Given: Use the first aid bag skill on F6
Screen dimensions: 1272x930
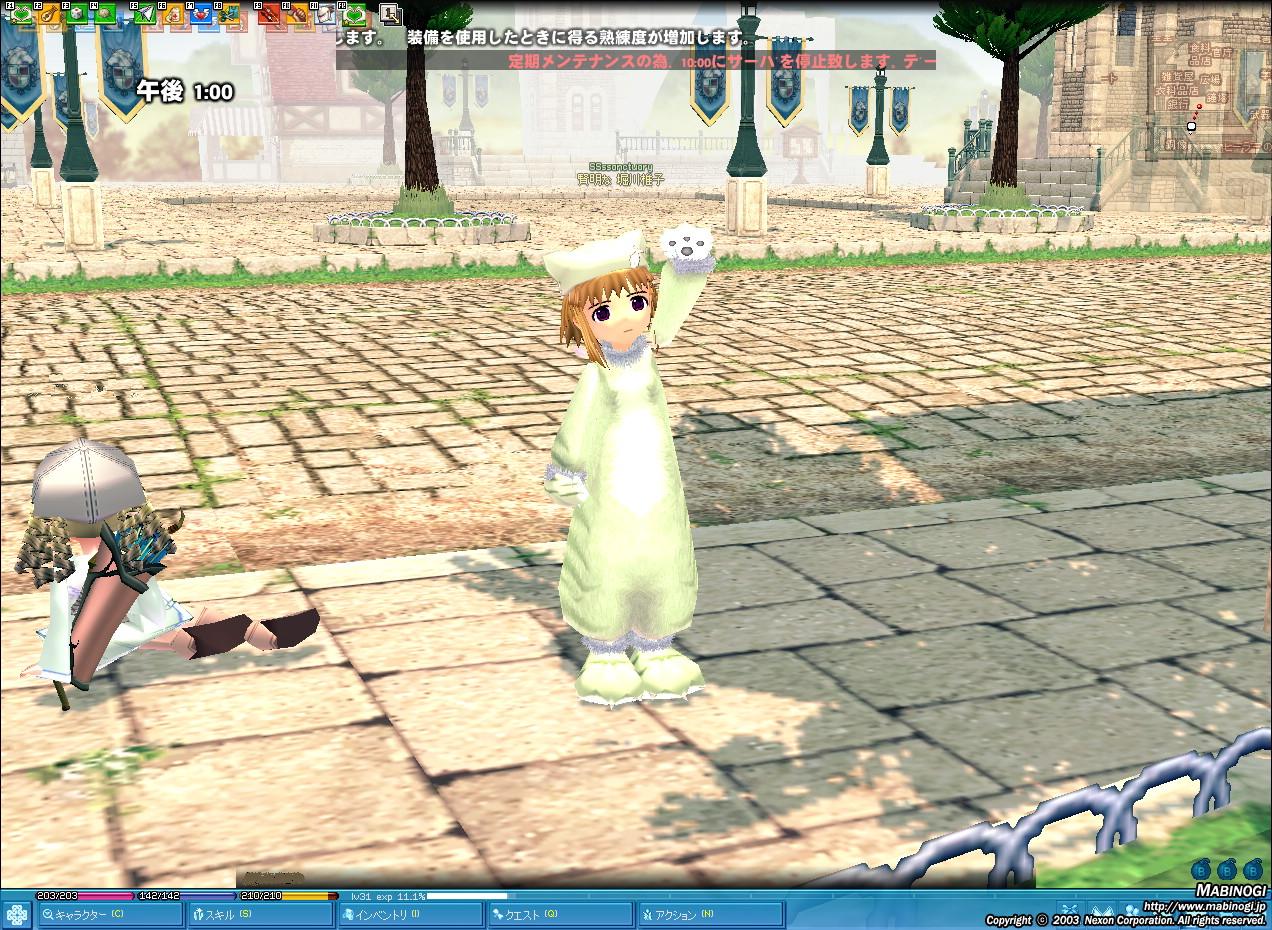Looking at the screenshot, I should 173,13.
